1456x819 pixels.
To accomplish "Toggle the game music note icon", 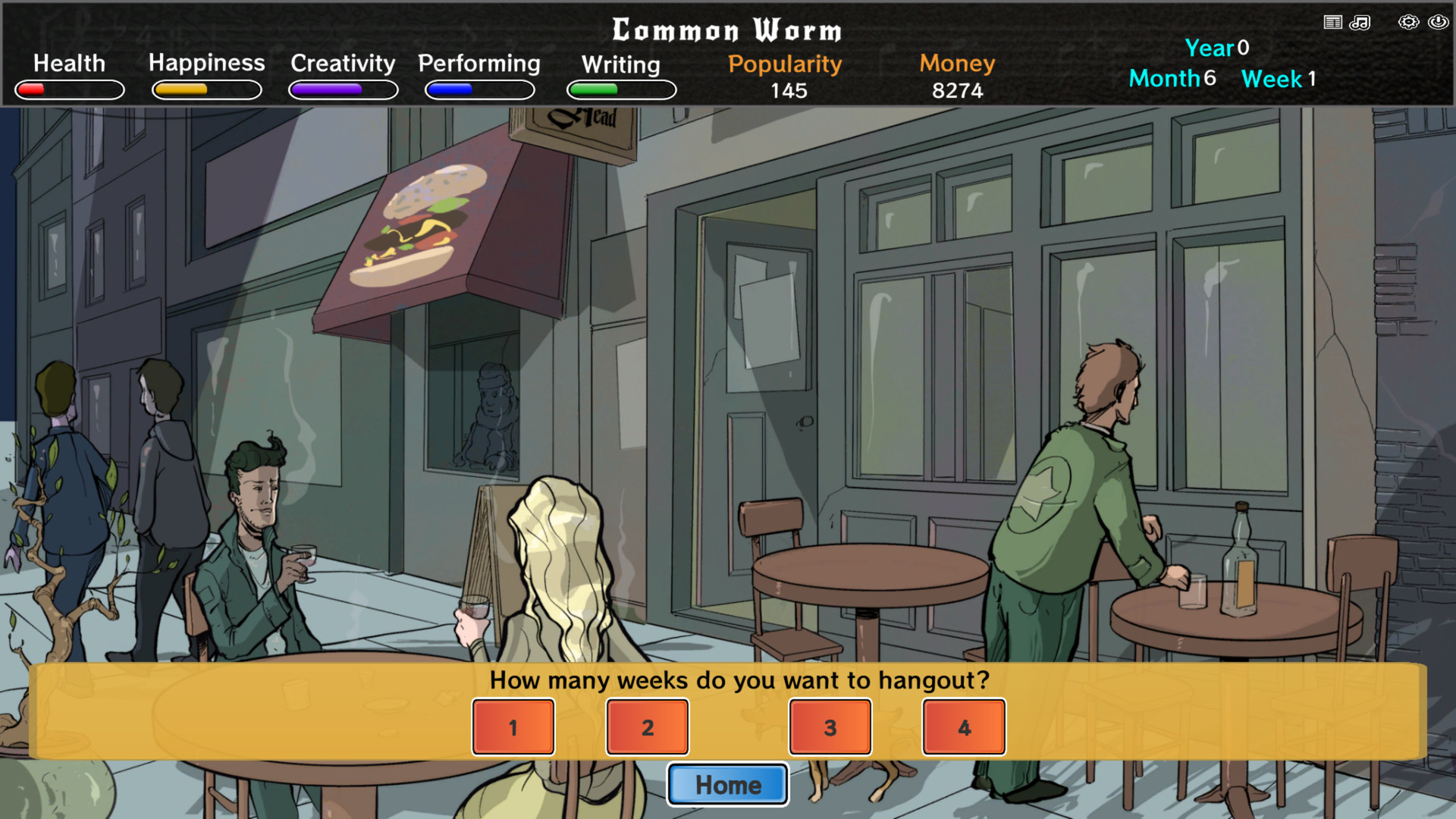I will [x=1360, y=22].
